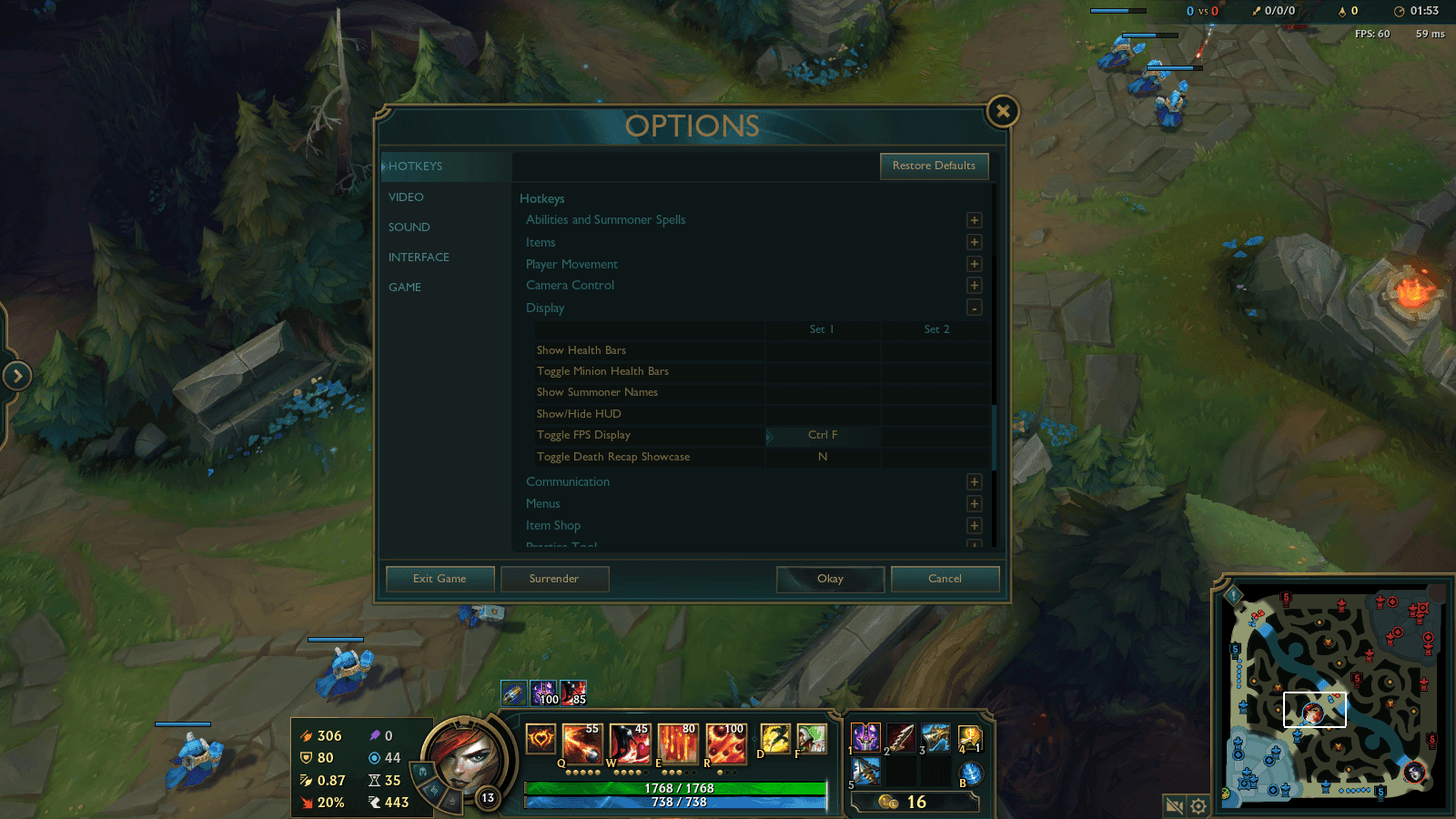Cancel the options changes

(945, 579)
